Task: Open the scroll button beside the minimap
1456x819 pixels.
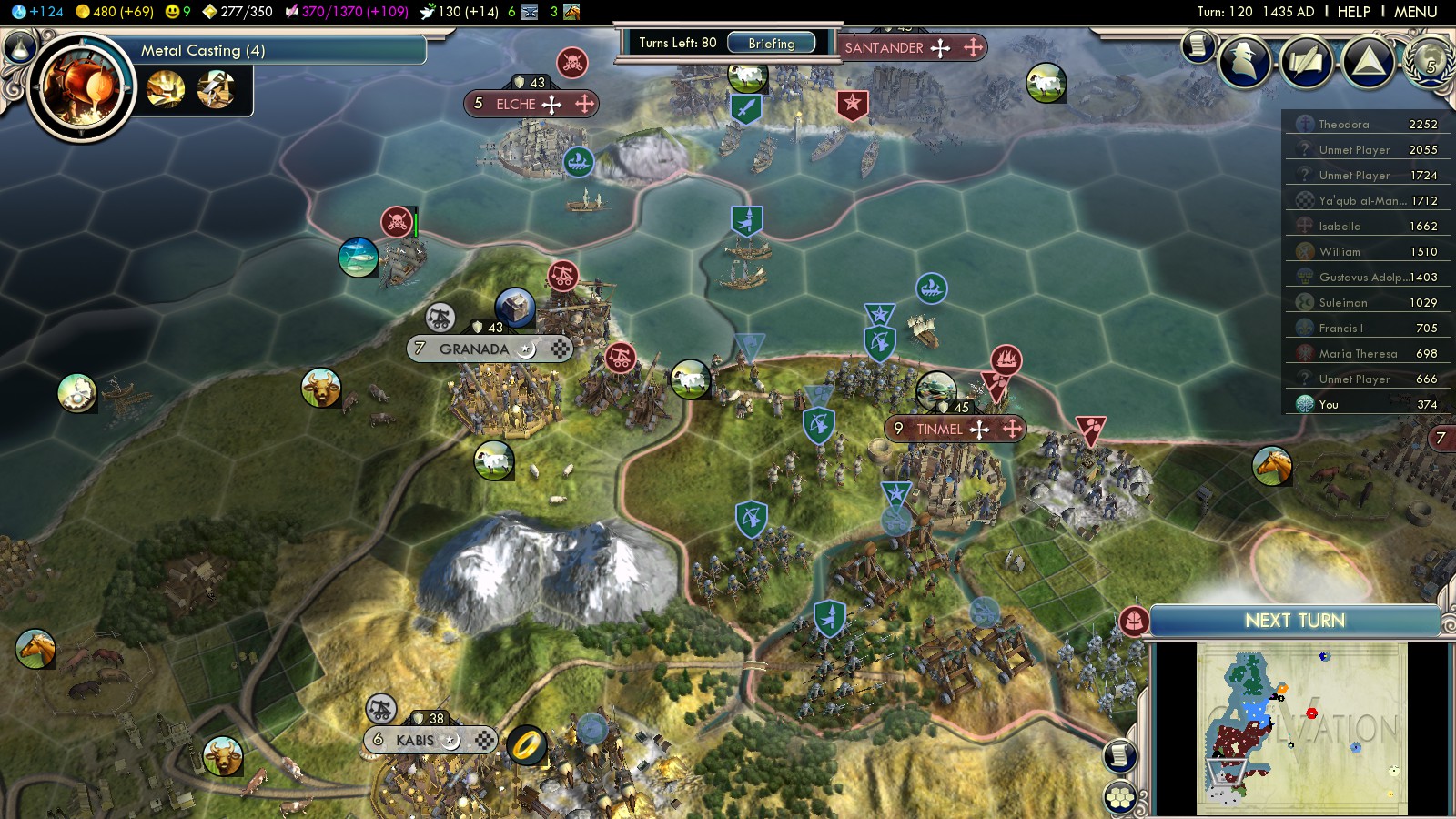Action: pos(1120,755)
